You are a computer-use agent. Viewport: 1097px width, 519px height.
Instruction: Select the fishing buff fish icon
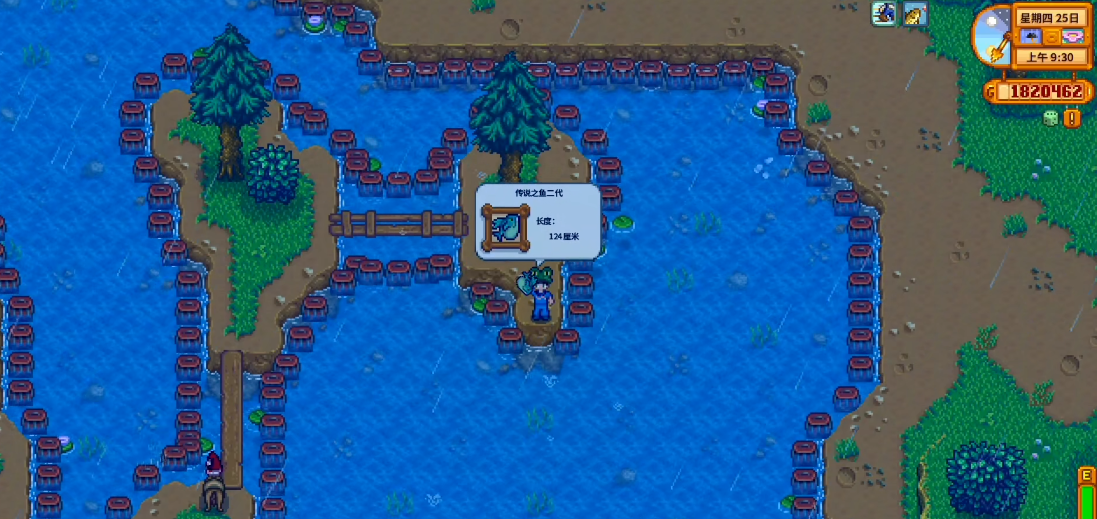(915, 14)
